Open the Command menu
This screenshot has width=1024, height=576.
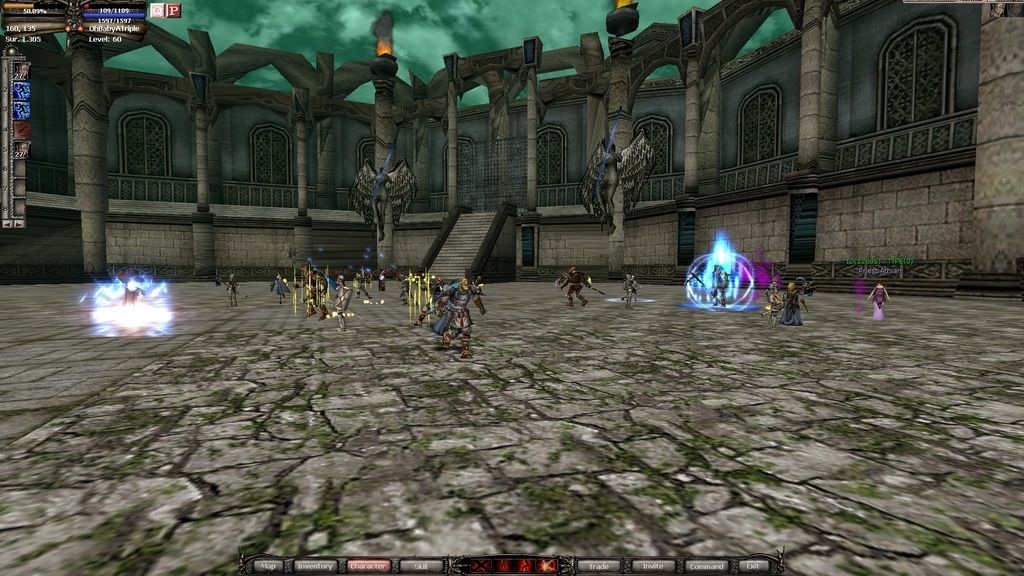click(705, 566)
